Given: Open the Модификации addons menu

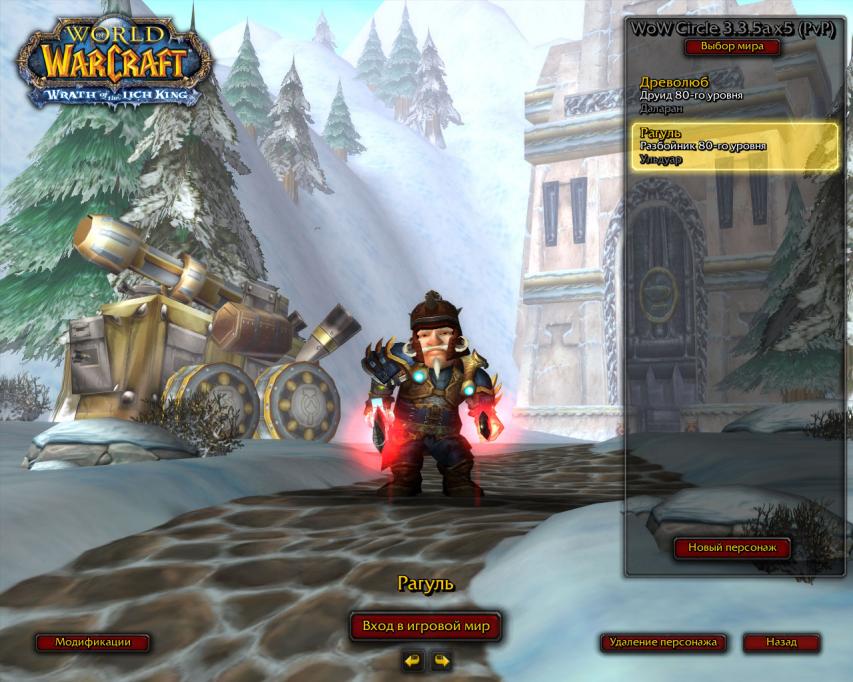Looking at the screenshot, I should [x=93, y=643].
